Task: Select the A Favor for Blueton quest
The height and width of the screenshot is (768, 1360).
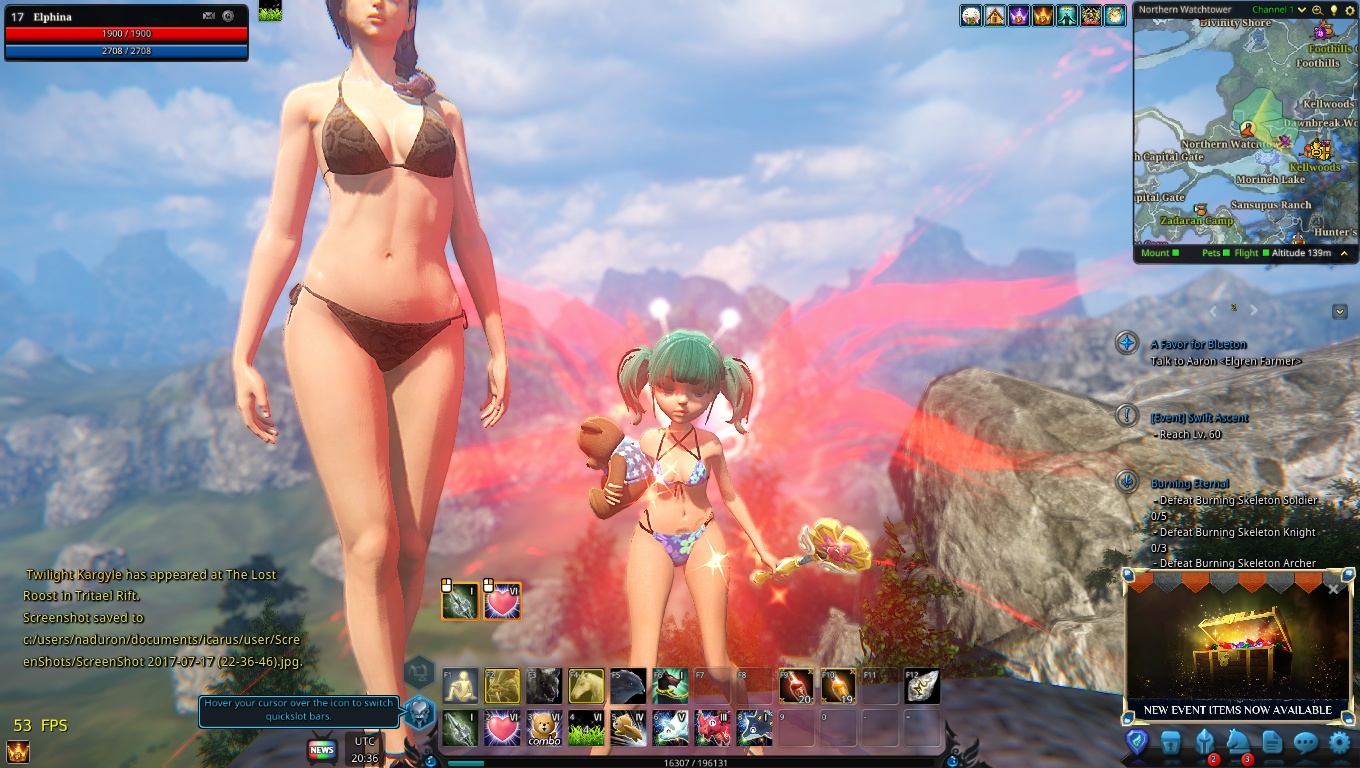Action: pos(1198,344)
